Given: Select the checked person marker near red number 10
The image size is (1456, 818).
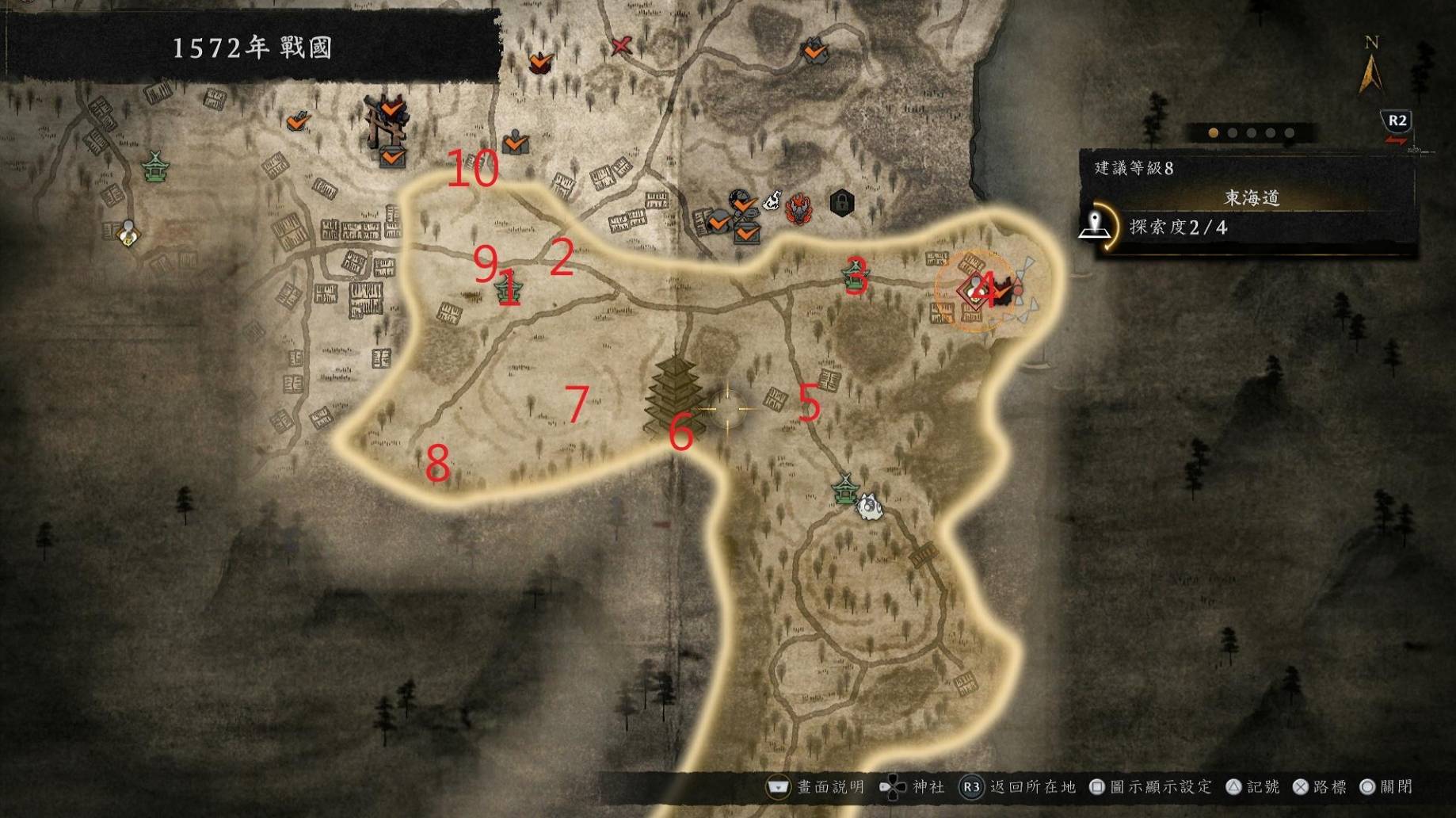Looking at the screenshot, I should tap(516, 141).
